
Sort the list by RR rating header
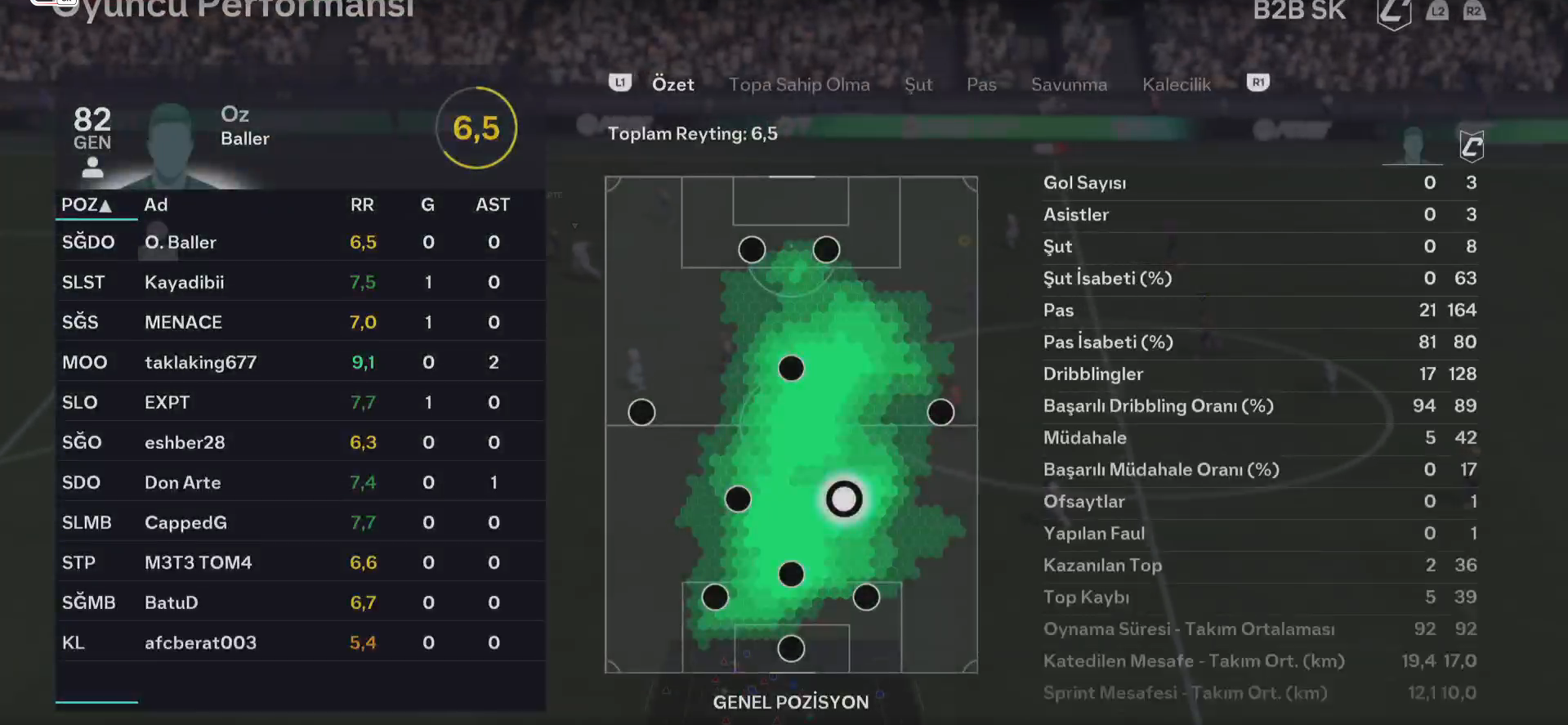362,204
